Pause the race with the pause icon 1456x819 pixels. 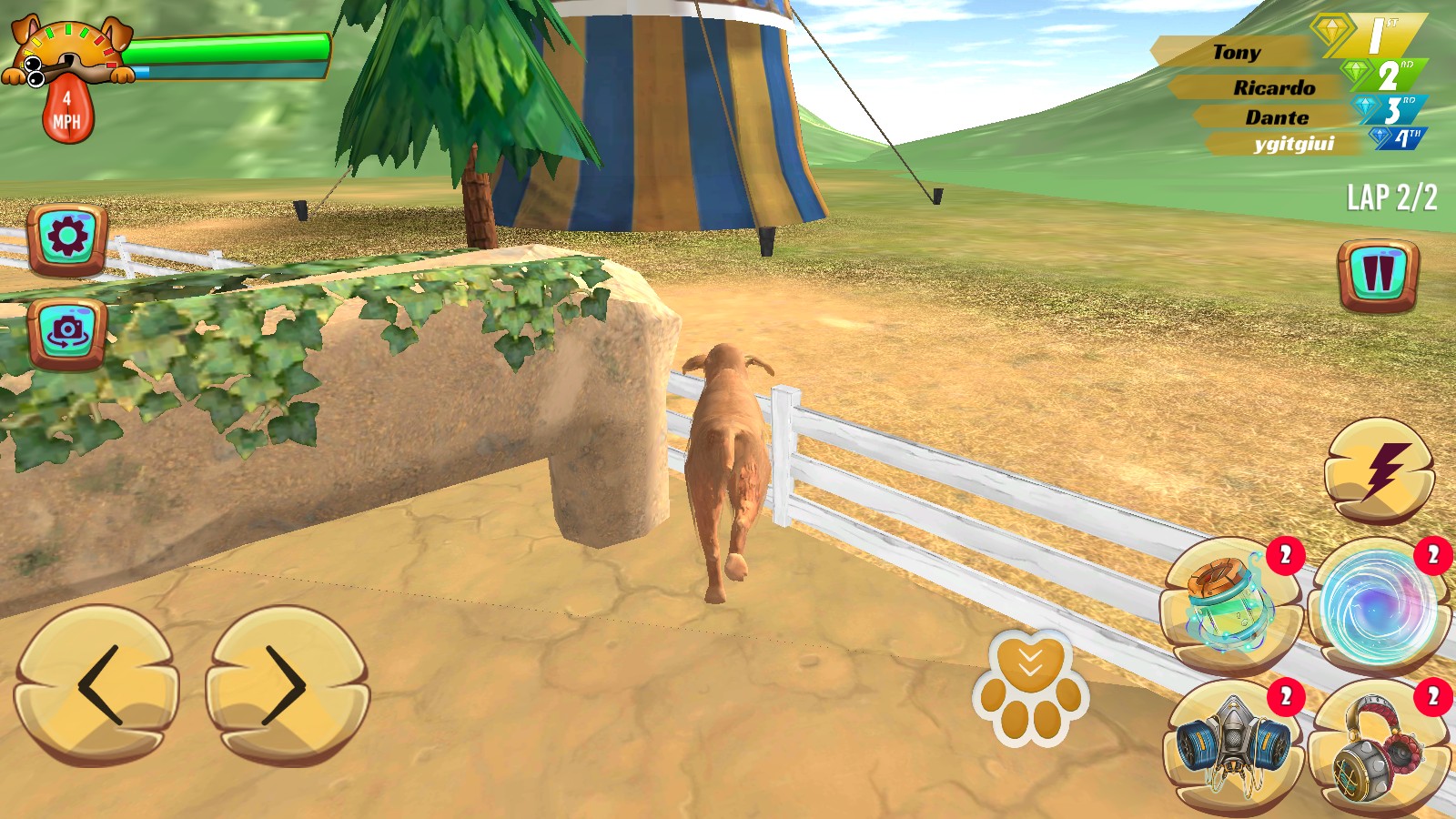(x=1377, y=270)
